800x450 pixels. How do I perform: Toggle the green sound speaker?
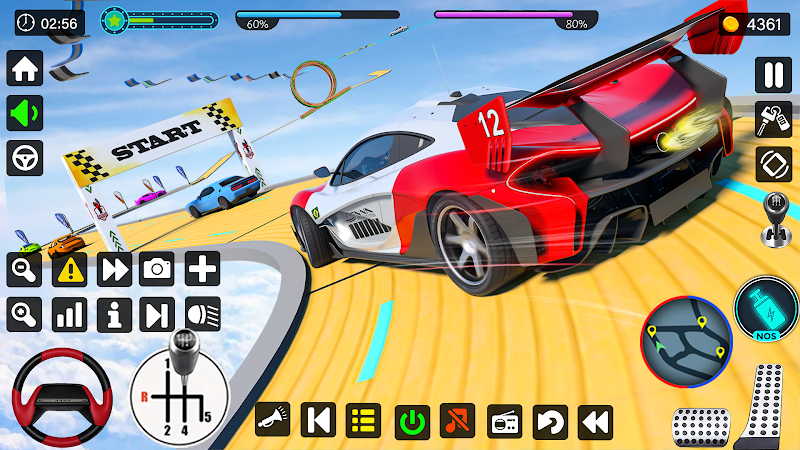(24, 113)
